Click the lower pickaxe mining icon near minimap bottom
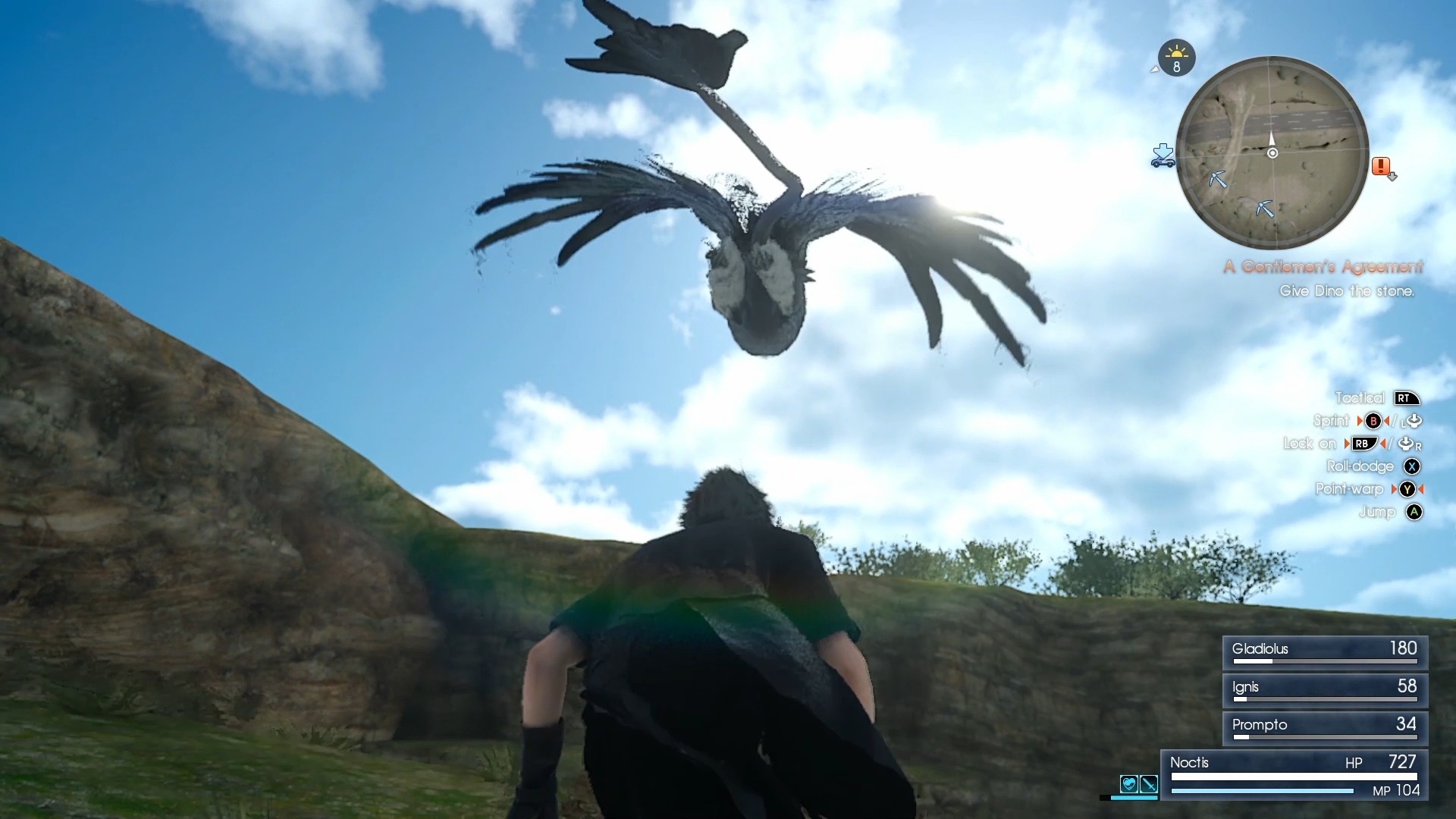 [1265, 207]
